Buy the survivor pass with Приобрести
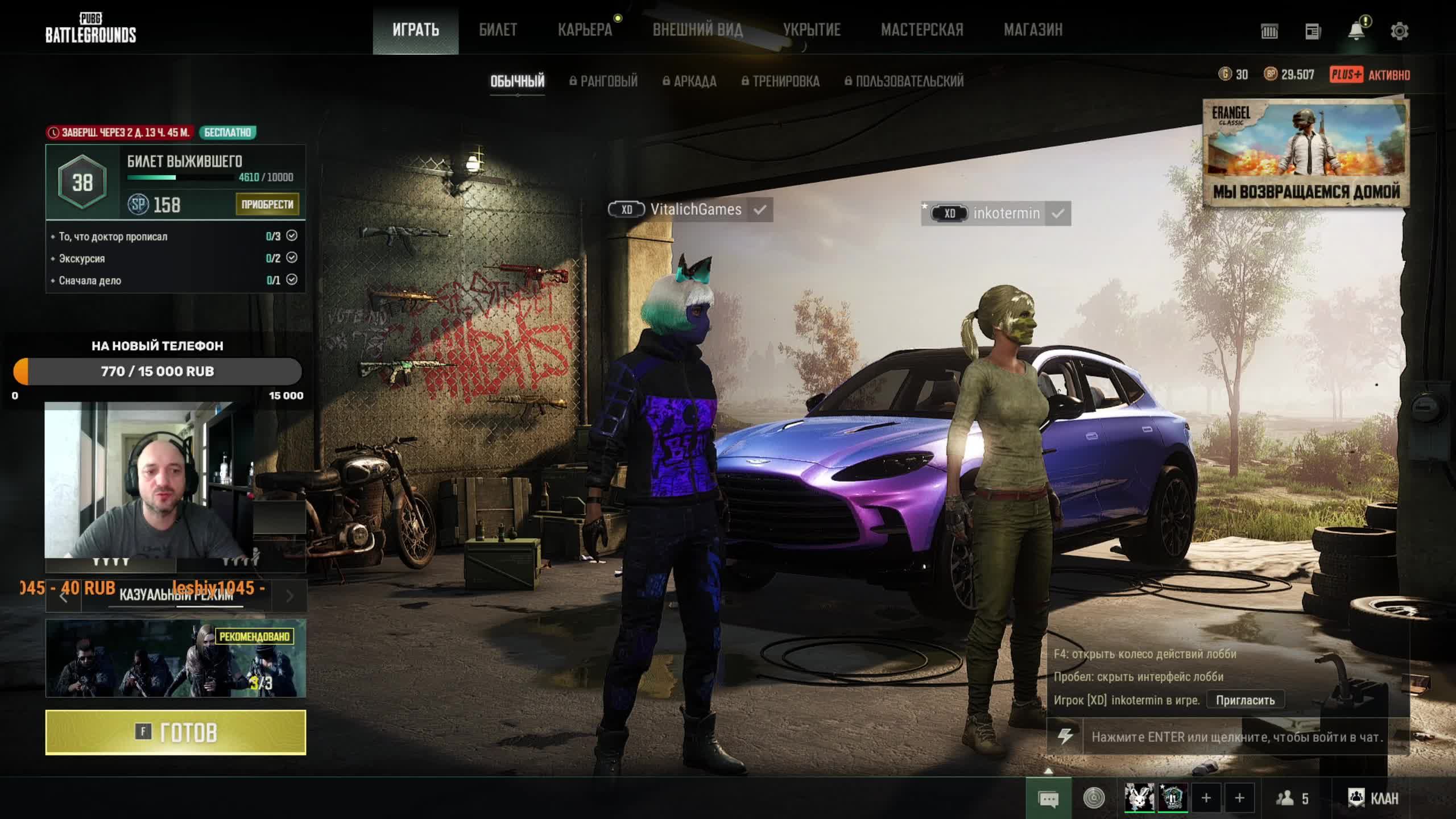 (267, 204)
